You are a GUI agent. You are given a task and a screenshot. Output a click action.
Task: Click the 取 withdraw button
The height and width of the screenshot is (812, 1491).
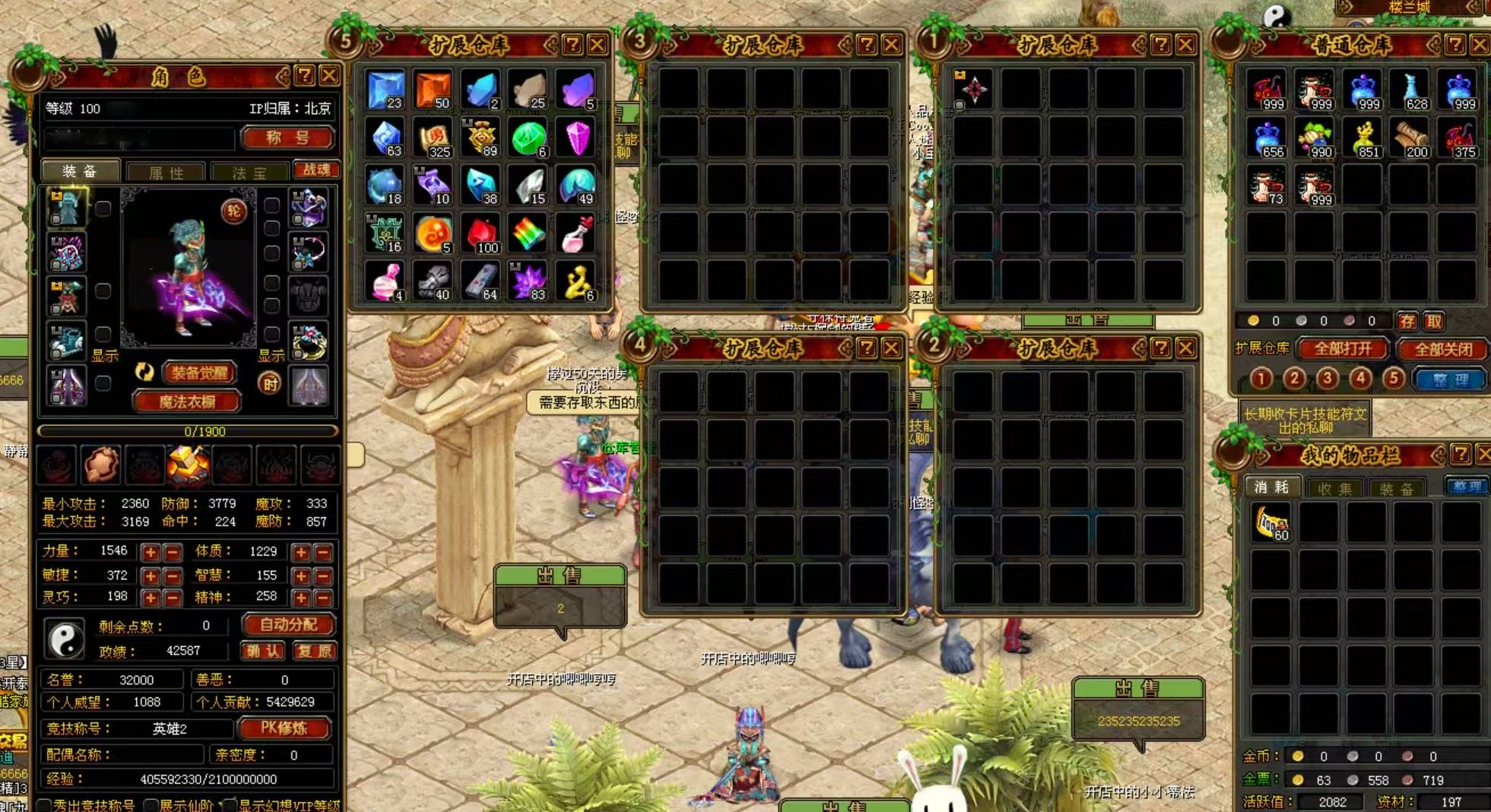click(x=1434, y=321)
